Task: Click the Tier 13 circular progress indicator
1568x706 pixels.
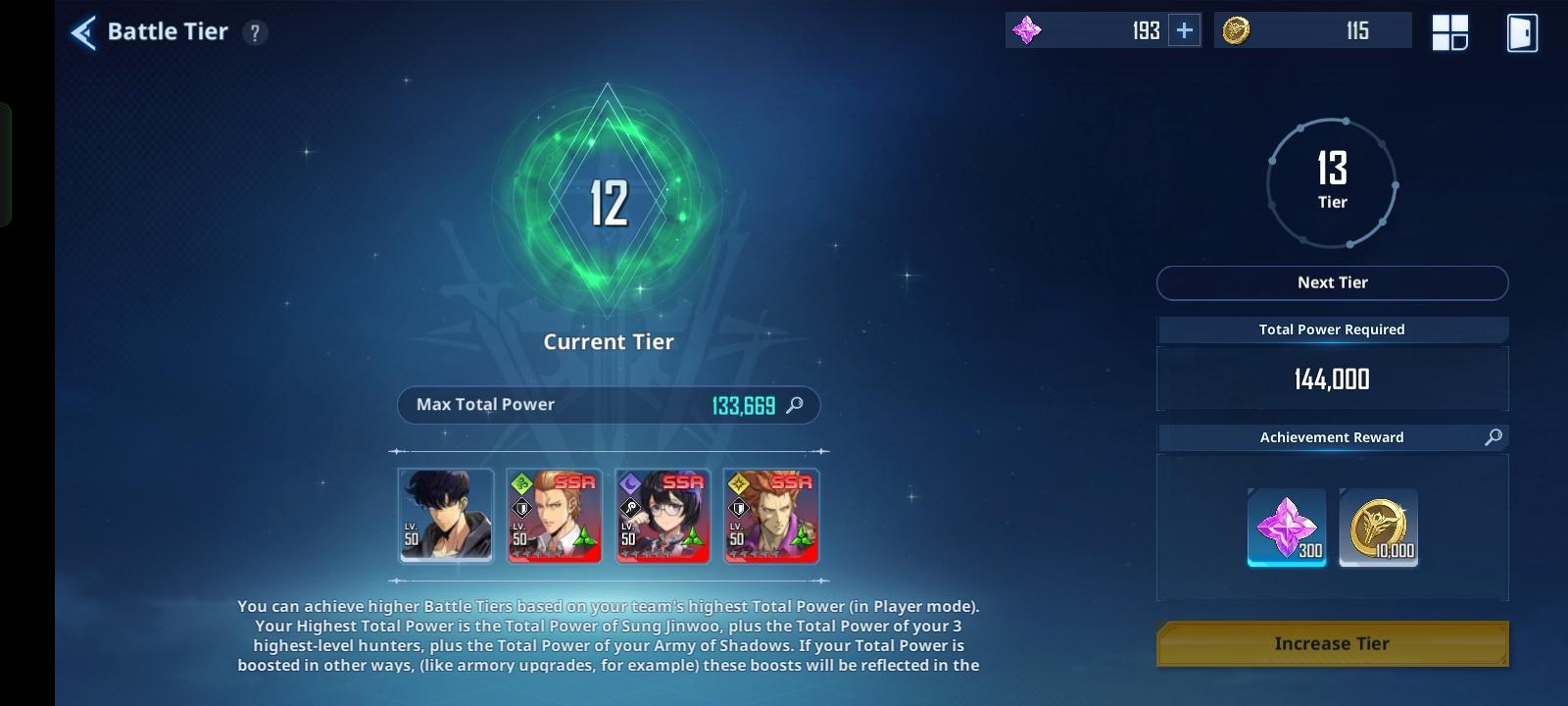Action: [x=1333, y=182]
